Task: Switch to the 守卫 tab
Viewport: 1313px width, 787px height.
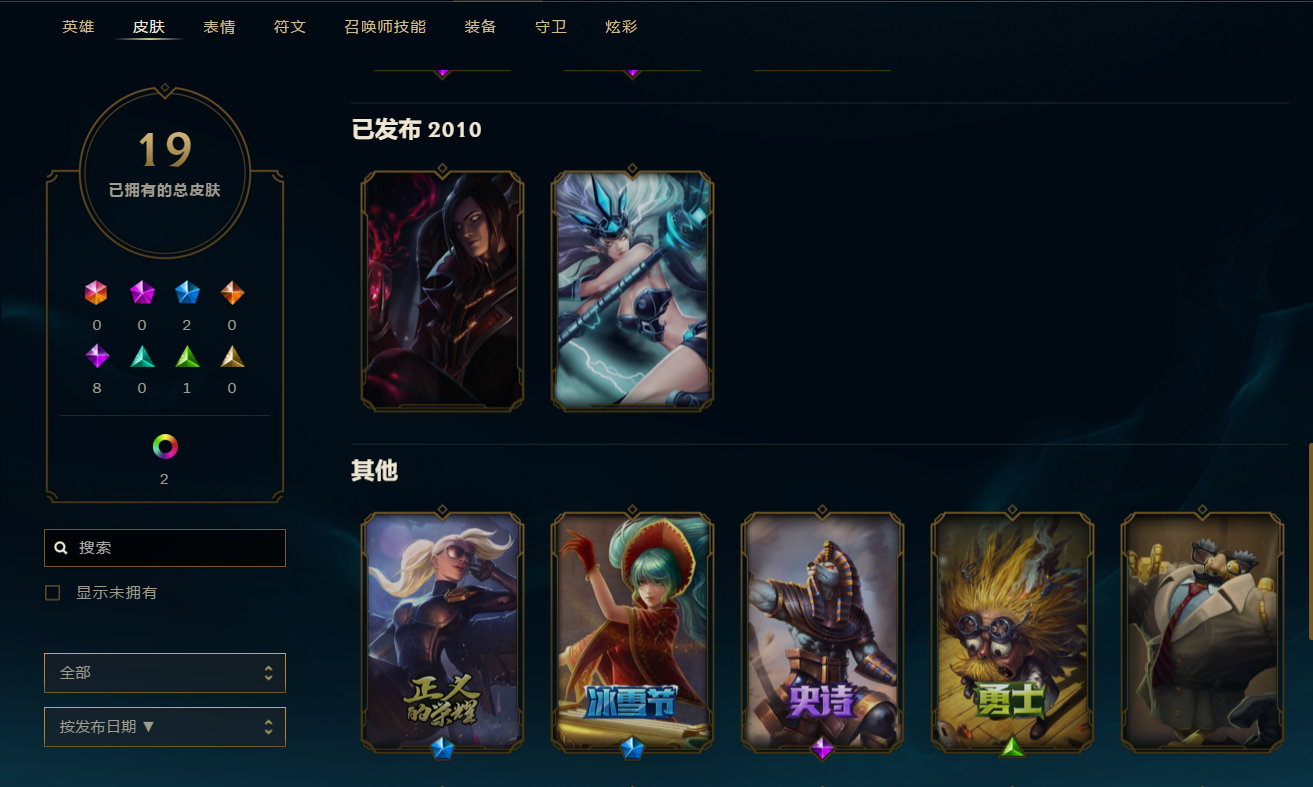Action: pos(550,27)
